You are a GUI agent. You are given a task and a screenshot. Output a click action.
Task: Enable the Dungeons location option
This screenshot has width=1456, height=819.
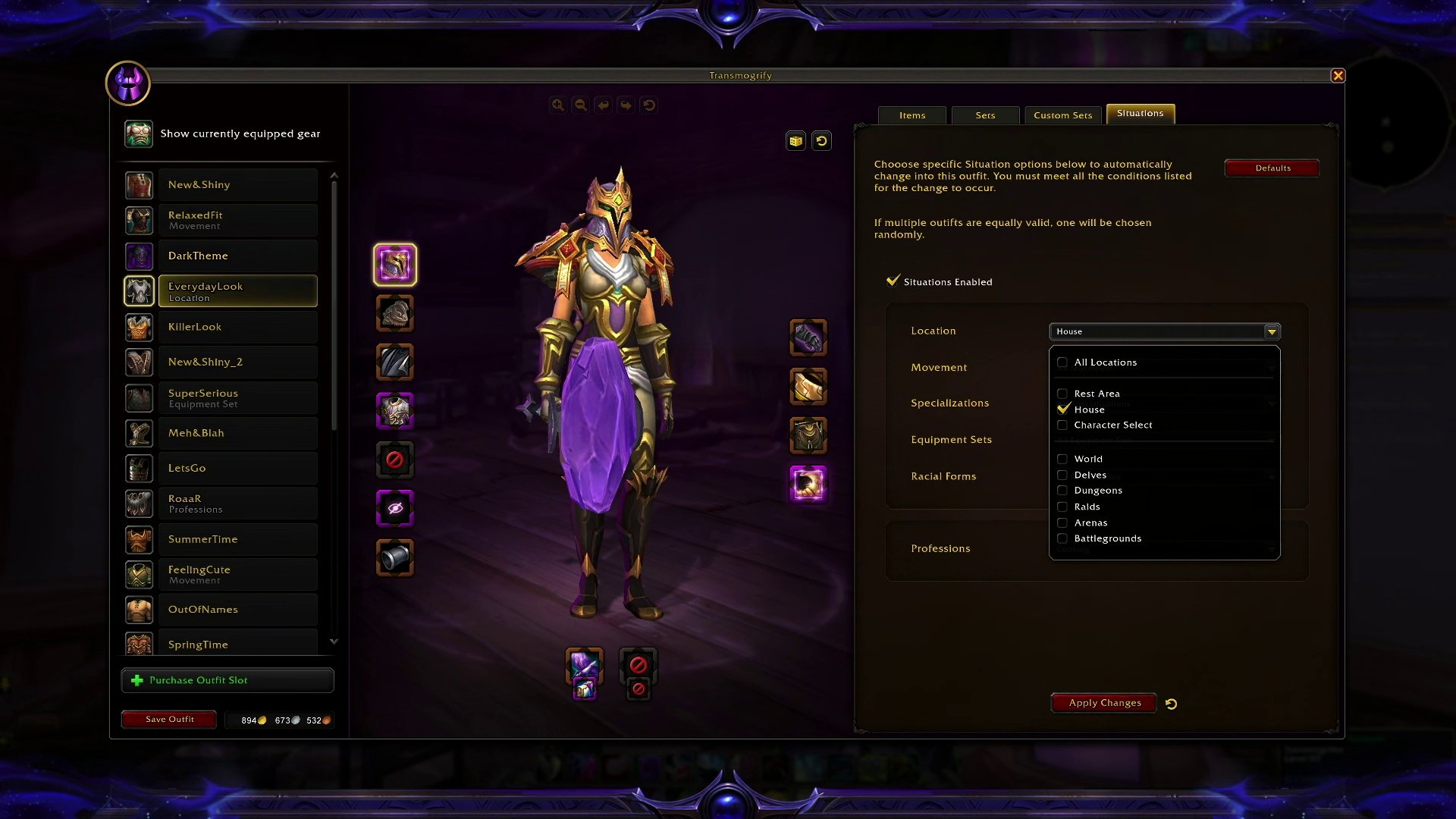click(x=1062, y=491)
